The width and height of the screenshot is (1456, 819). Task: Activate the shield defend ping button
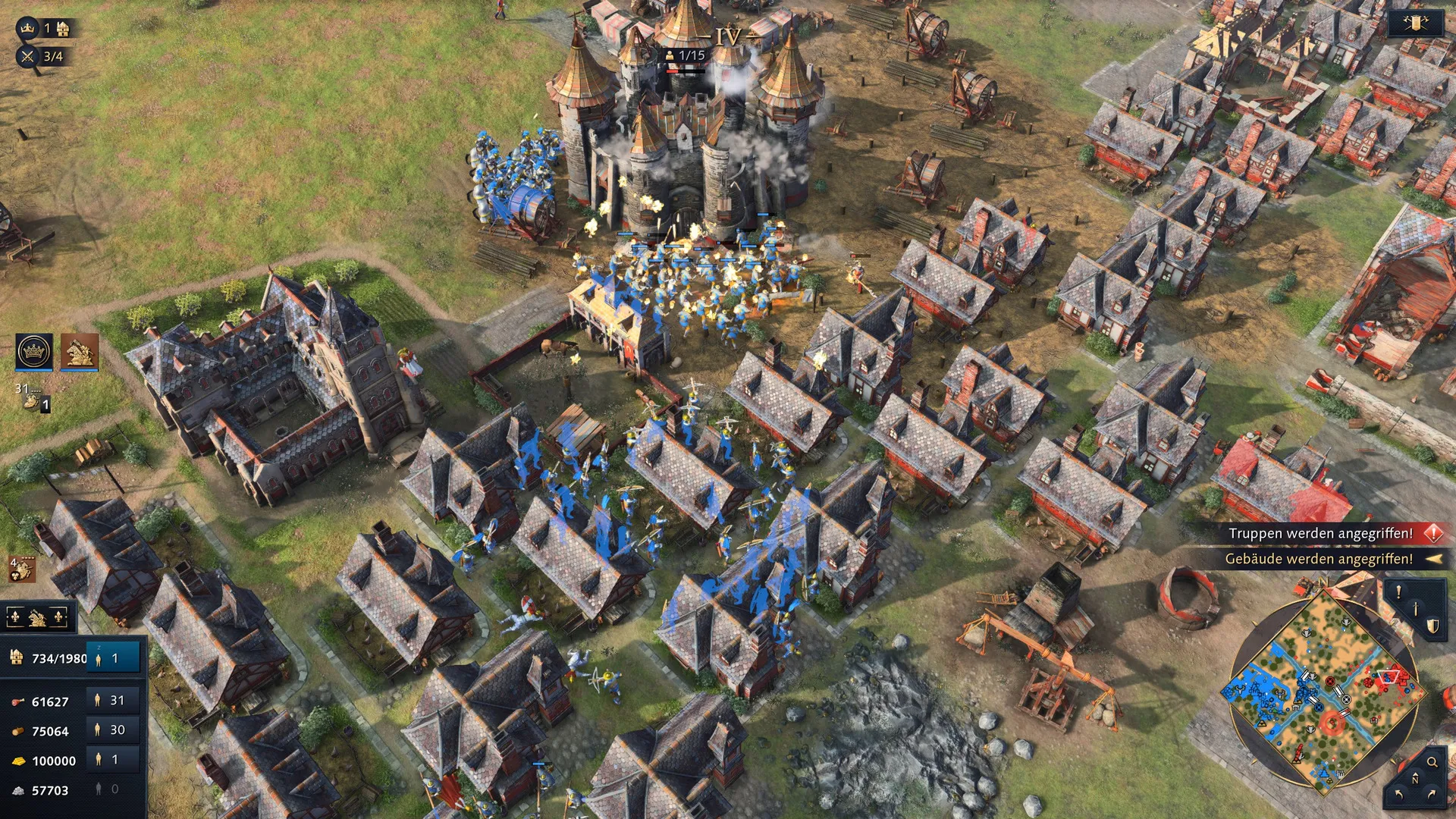click(x=1432, y=626)
